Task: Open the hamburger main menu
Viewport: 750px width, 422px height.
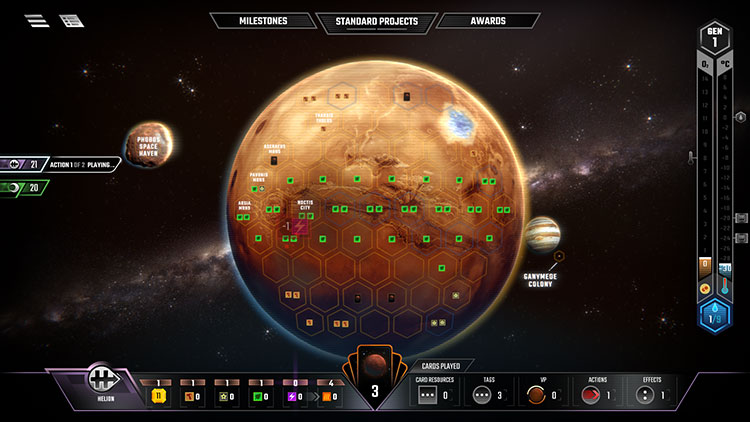Action: (x=37, y=20)
